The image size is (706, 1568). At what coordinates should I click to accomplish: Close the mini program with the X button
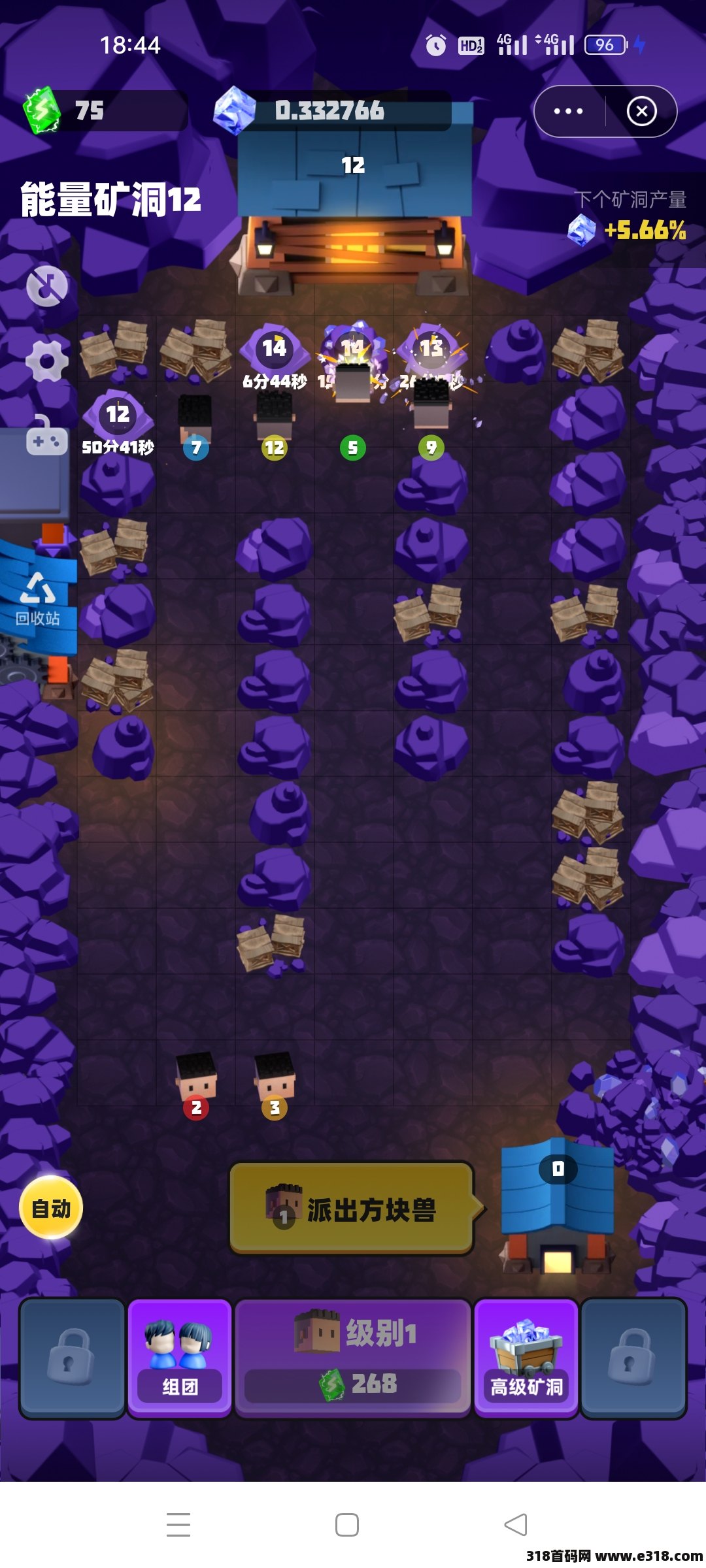click(641, 112)
